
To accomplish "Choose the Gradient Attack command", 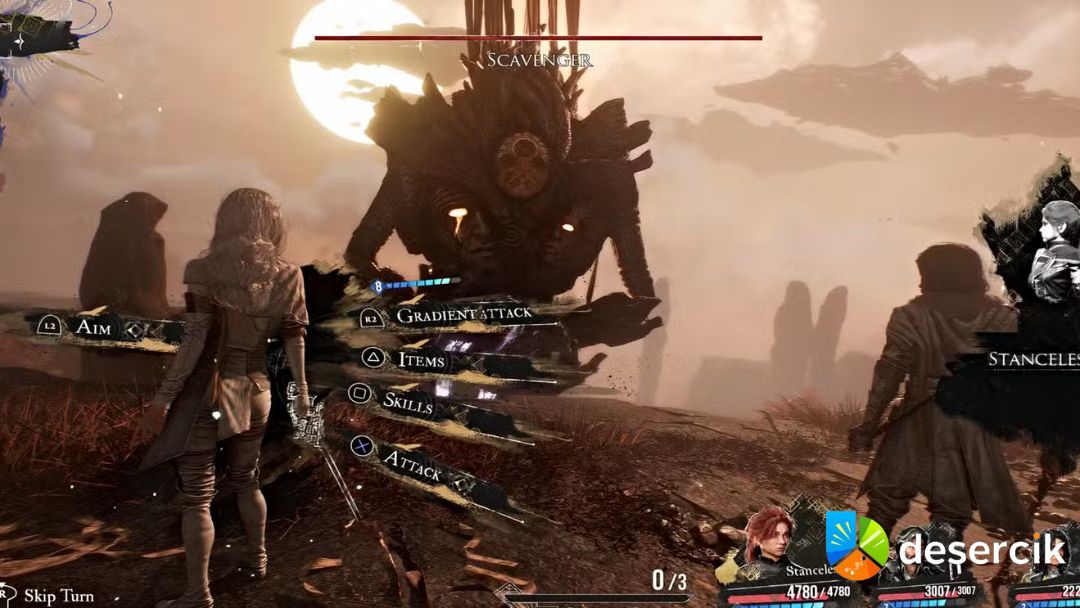I will click(463, 315).
